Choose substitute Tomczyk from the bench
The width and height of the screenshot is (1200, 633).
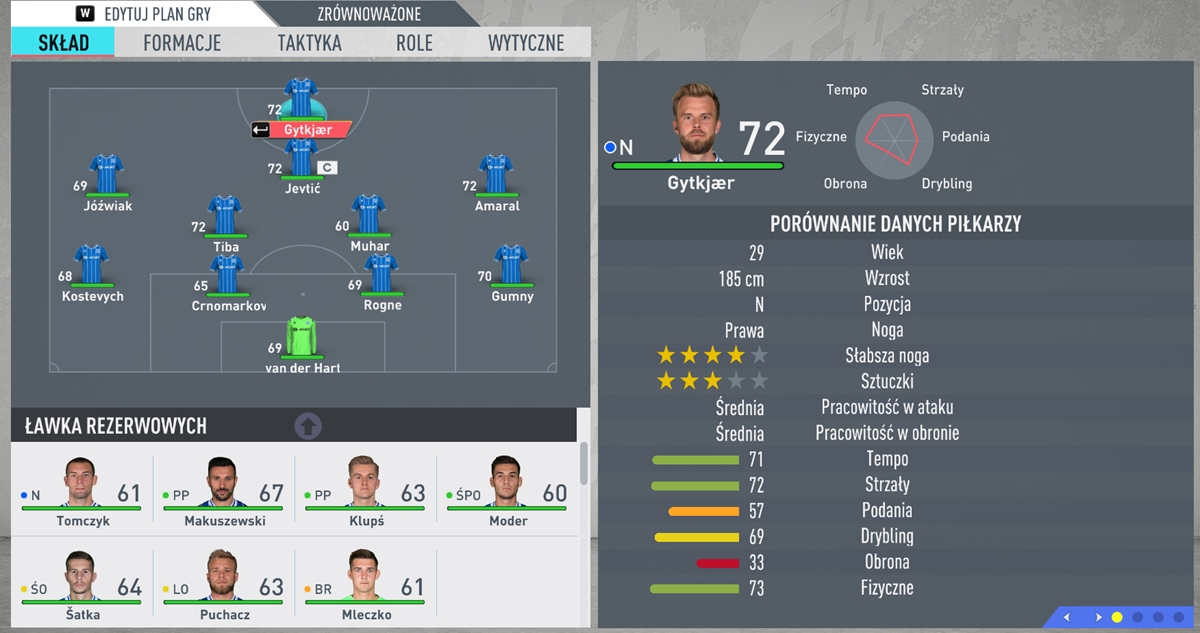click(x=82, y=491)
